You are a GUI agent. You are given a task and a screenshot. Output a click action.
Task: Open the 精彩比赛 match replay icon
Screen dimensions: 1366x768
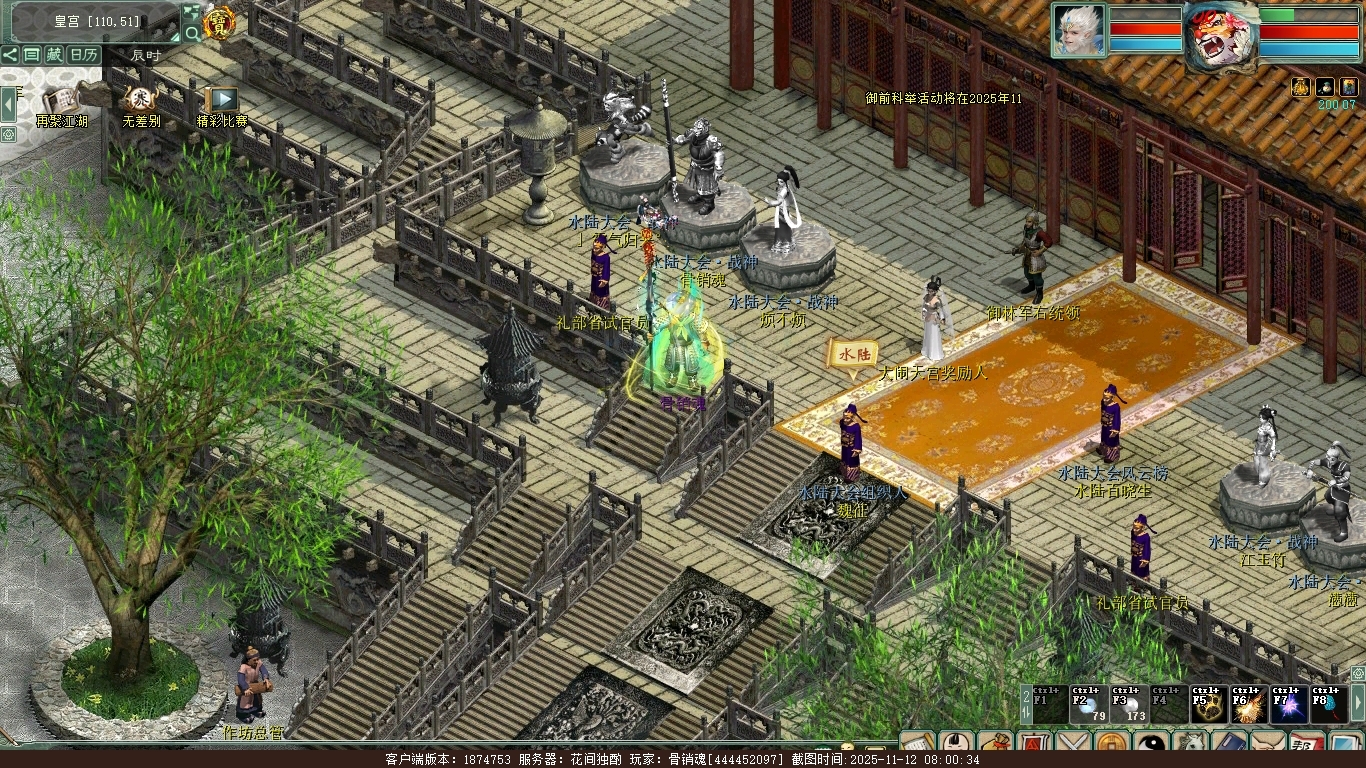point(221,101)
